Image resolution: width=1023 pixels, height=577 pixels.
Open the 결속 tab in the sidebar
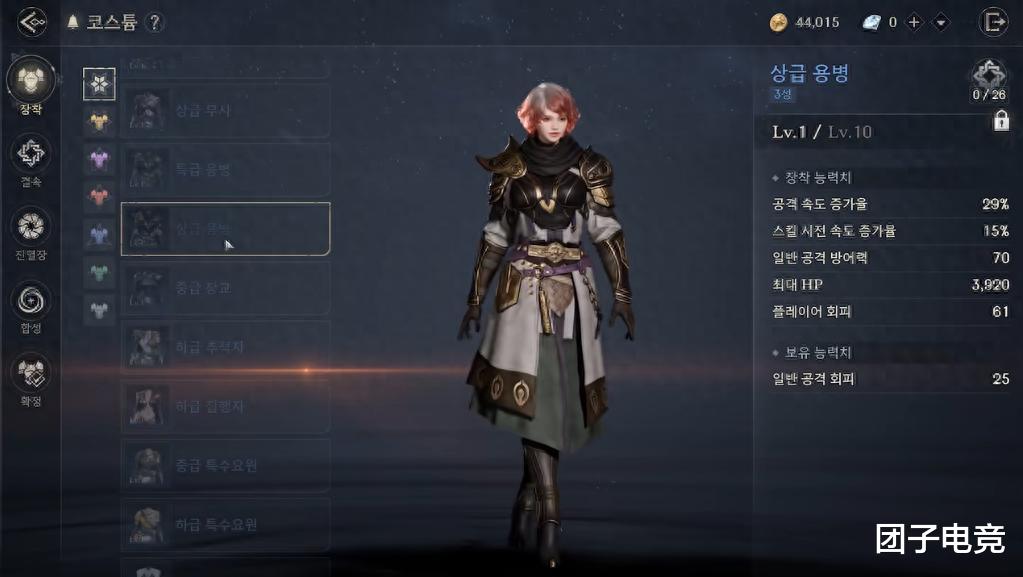(31, 155)
